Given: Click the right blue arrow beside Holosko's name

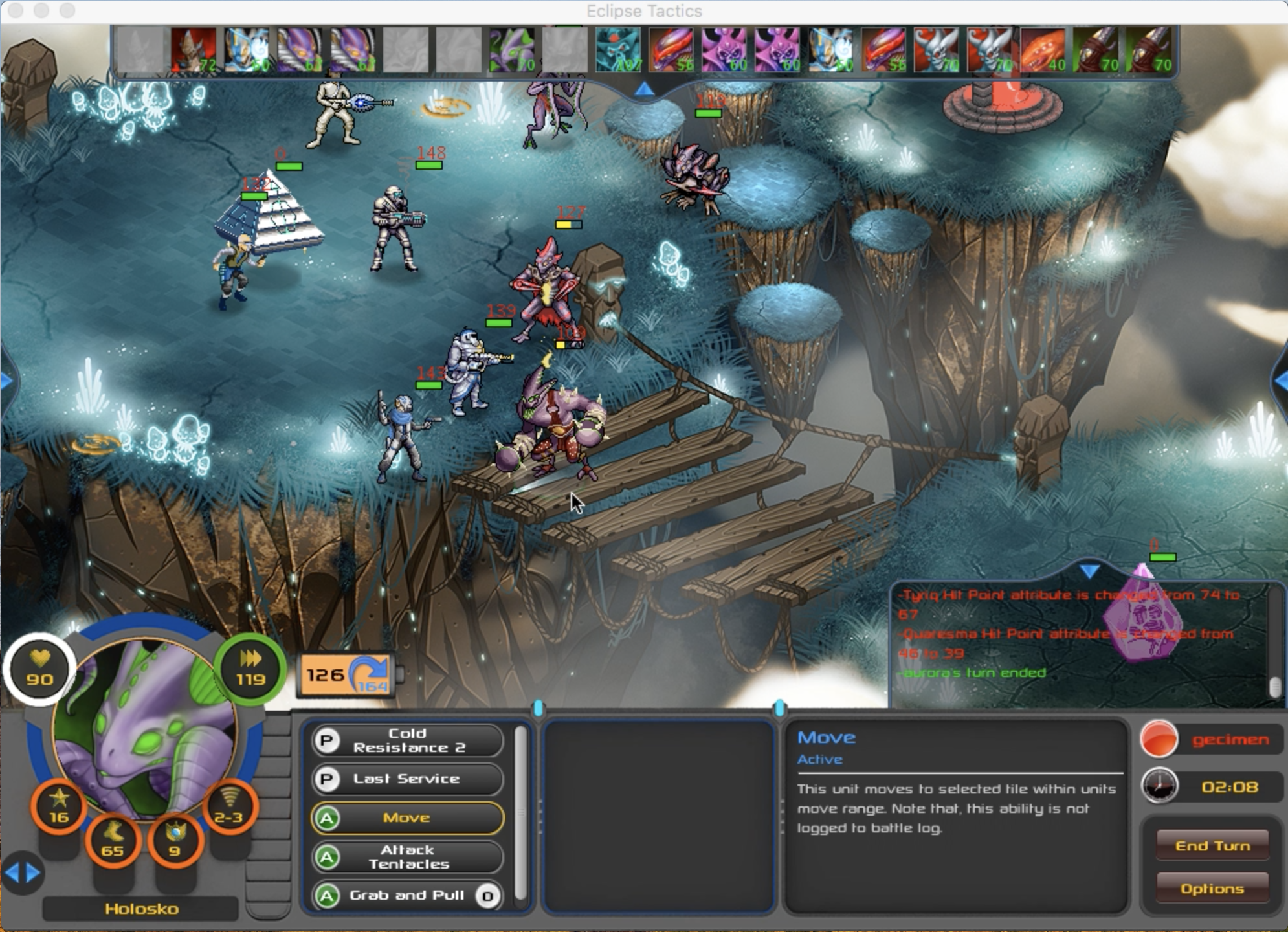Looking at the screenshot, I should coord(34,873).
